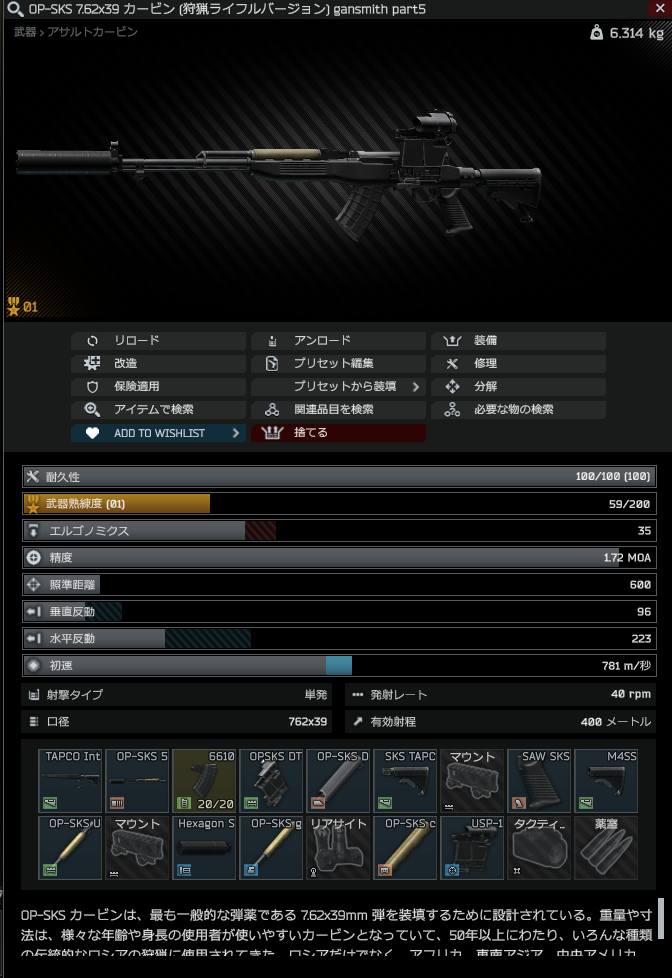This screenshot has width=672, height=978.
Task: Select the リアサイト rear sight slot
Action: 339,848
